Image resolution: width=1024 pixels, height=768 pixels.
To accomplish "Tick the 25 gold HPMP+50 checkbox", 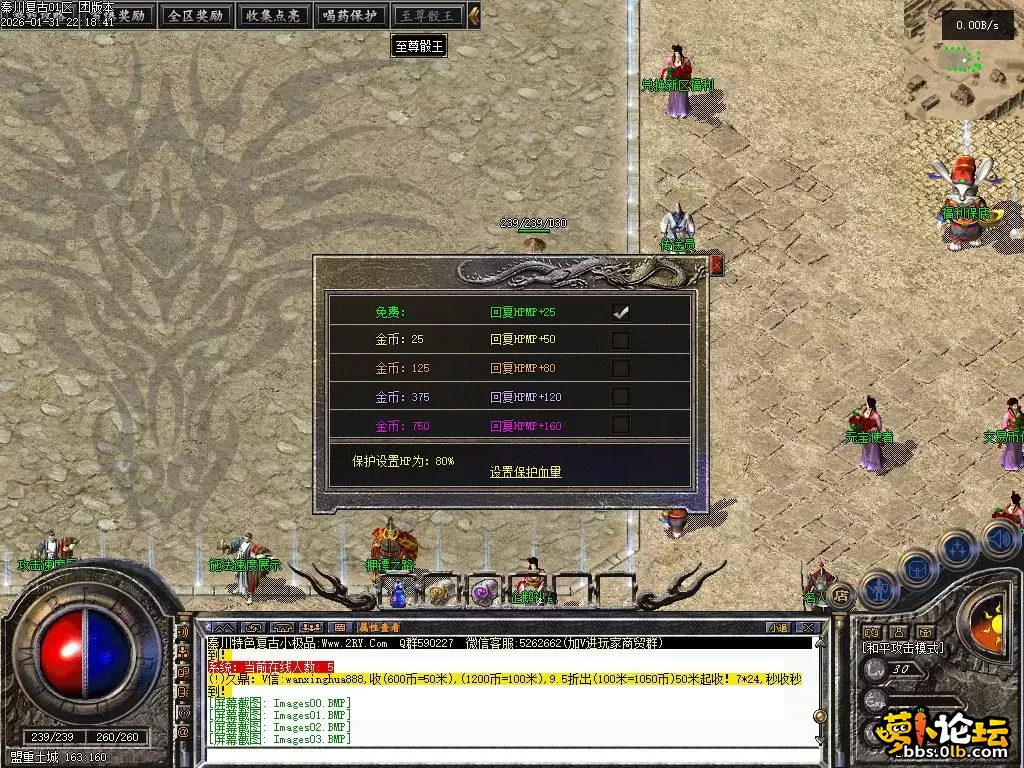I will click(x=621, y=340).
